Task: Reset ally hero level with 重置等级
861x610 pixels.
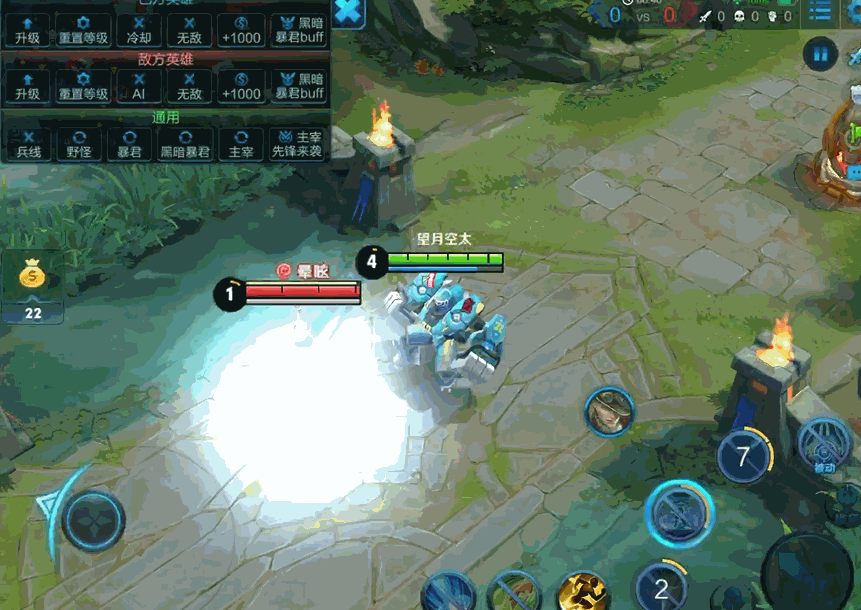Action: (x=83, y=32)
